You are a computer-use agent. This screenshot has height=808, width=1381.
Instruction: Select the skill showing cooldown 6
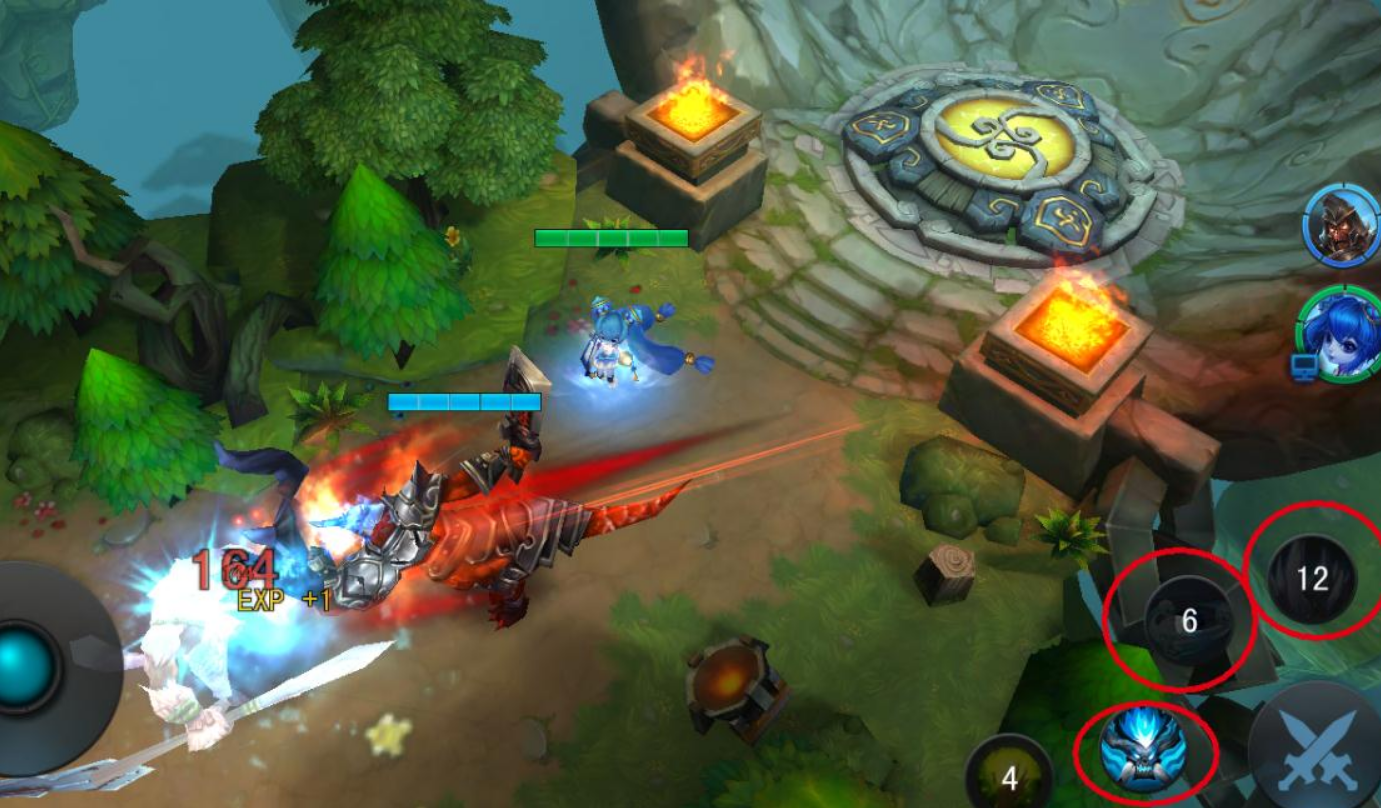[x=1187, y=621]
